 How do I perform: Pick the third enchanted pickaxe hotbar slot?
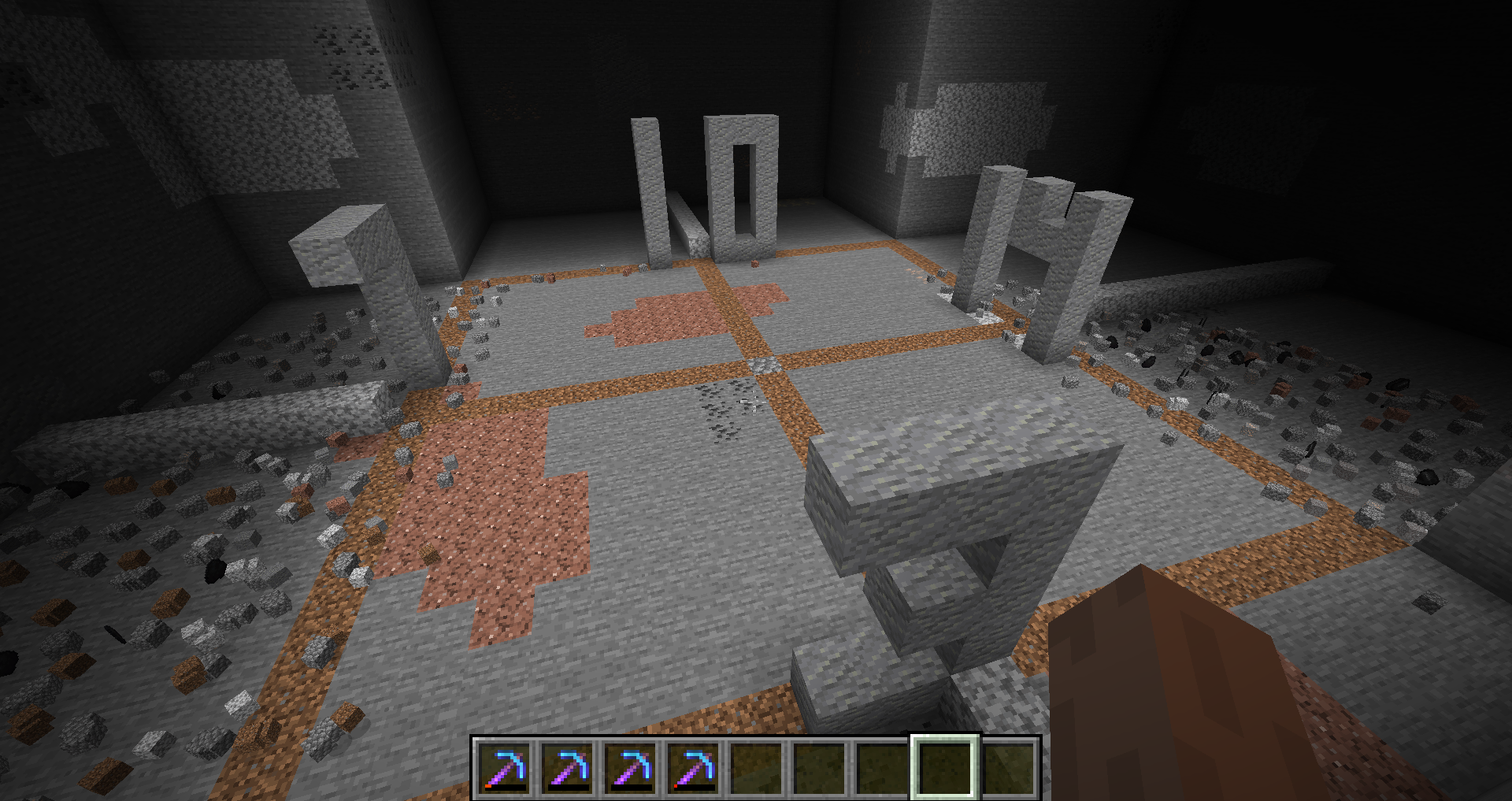tap(630, 767)
